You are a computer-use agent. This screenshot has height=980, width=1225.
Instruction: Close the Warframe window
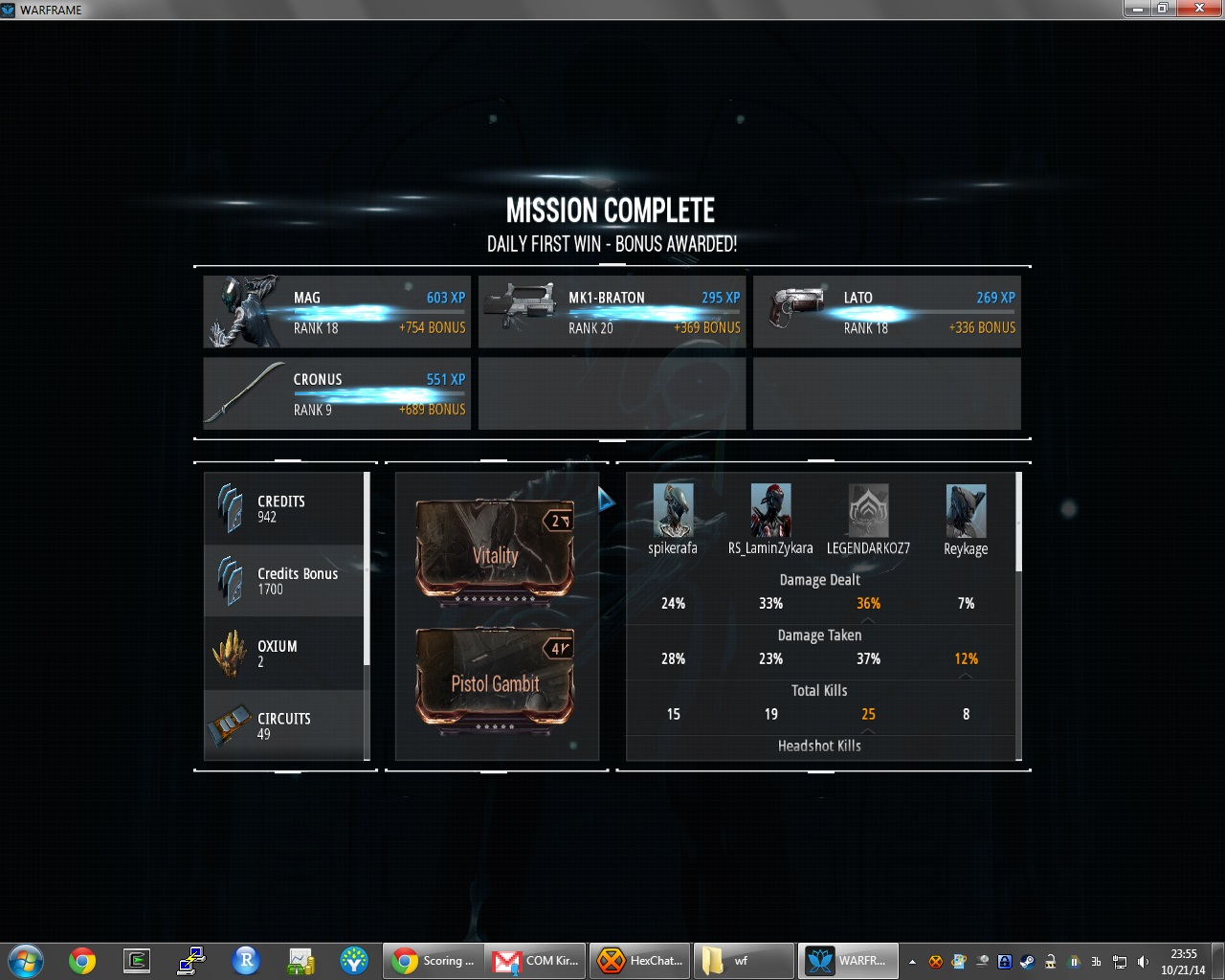pyautogui.click(x=1200, y=9)
